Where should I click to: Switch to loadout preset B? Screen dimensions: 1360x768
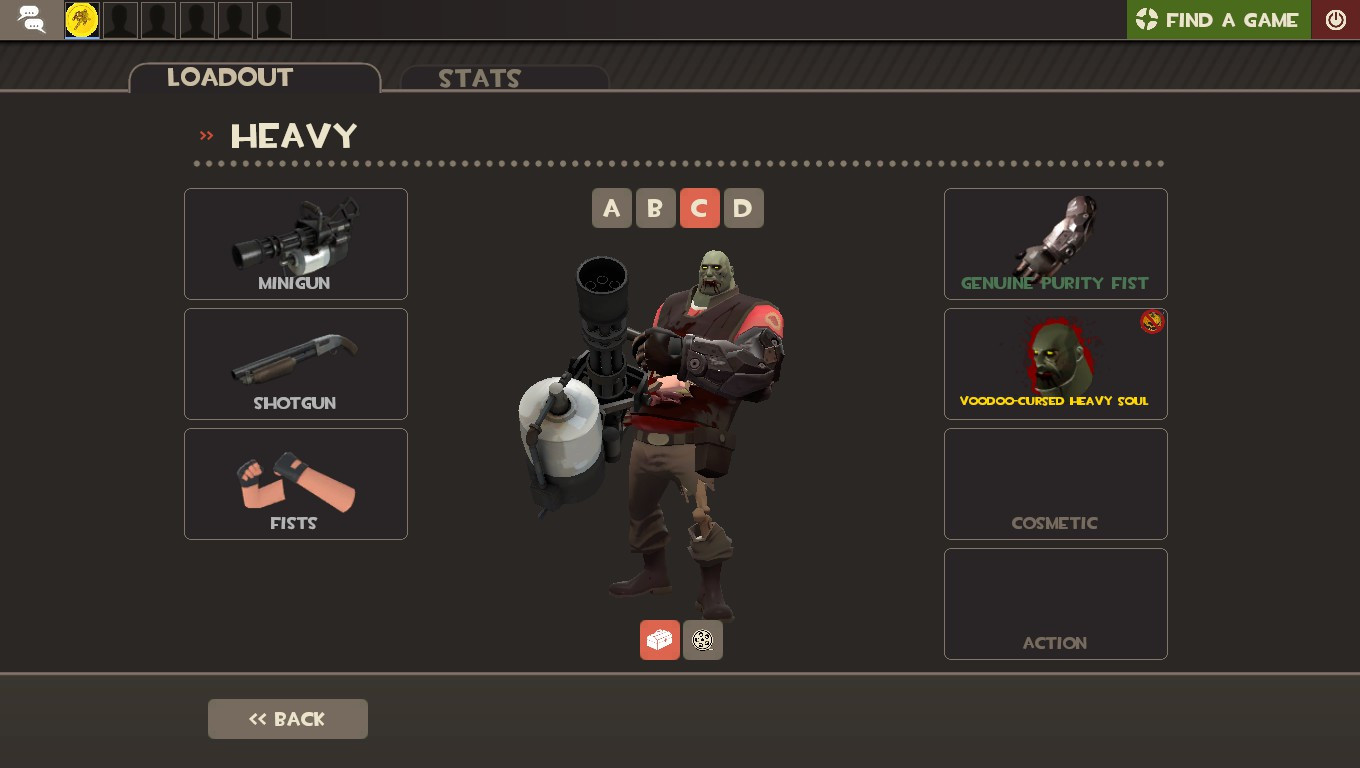coord(655,208)
